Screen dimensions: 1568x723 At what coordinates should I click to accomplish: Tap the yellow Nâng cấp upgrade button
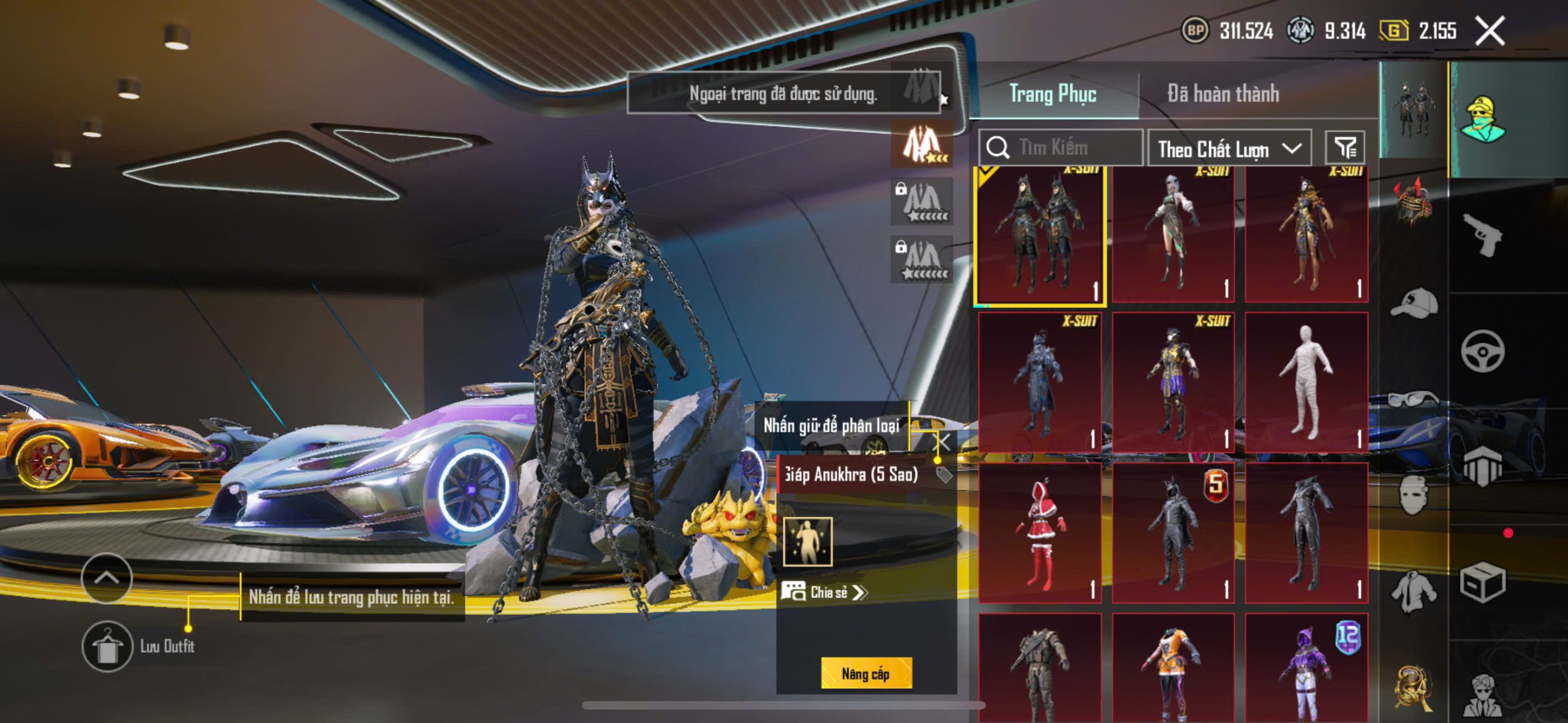click(x=866, y=673)
